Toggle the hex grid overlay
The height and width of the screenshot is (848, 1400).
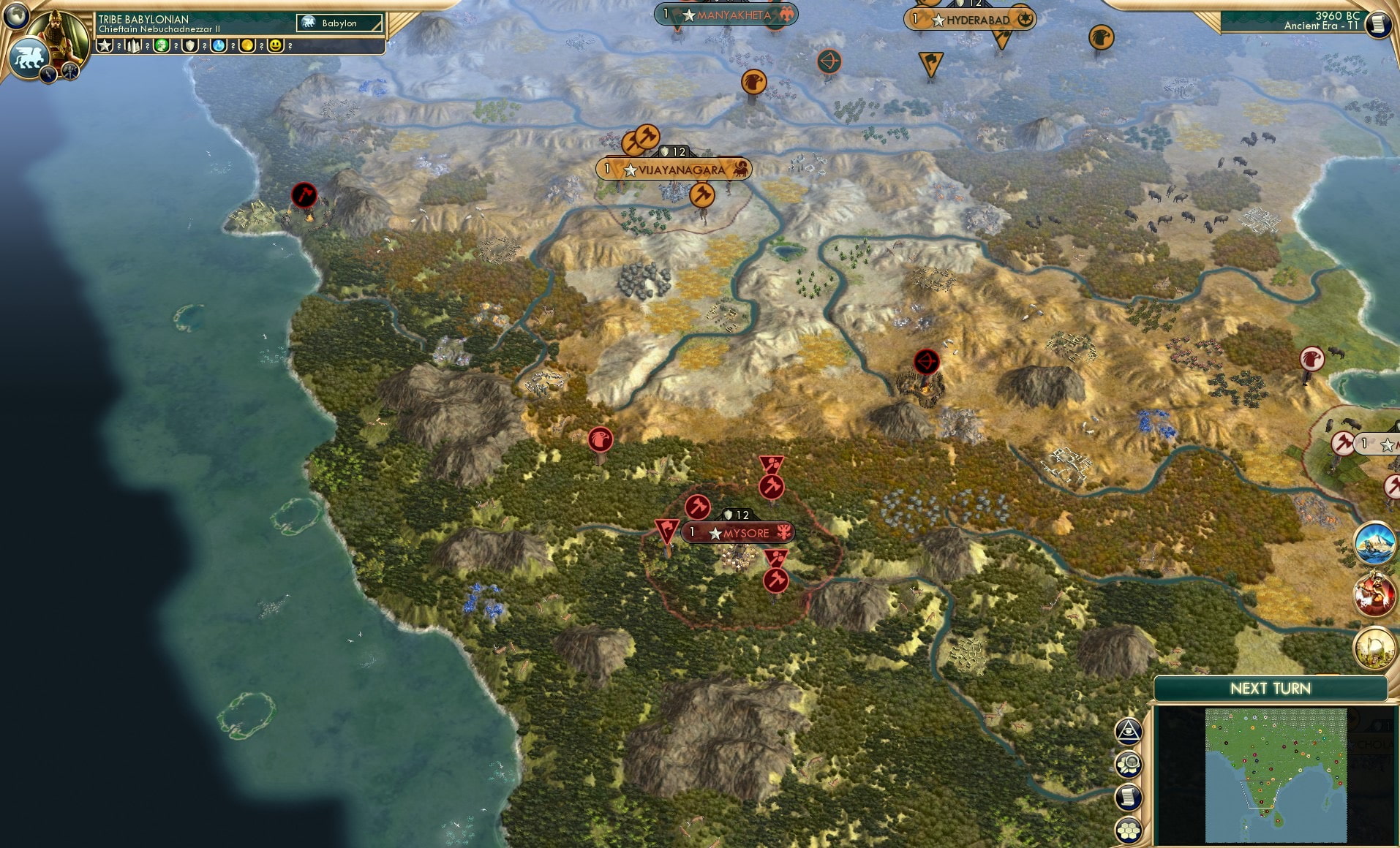tap(1129, 831)
